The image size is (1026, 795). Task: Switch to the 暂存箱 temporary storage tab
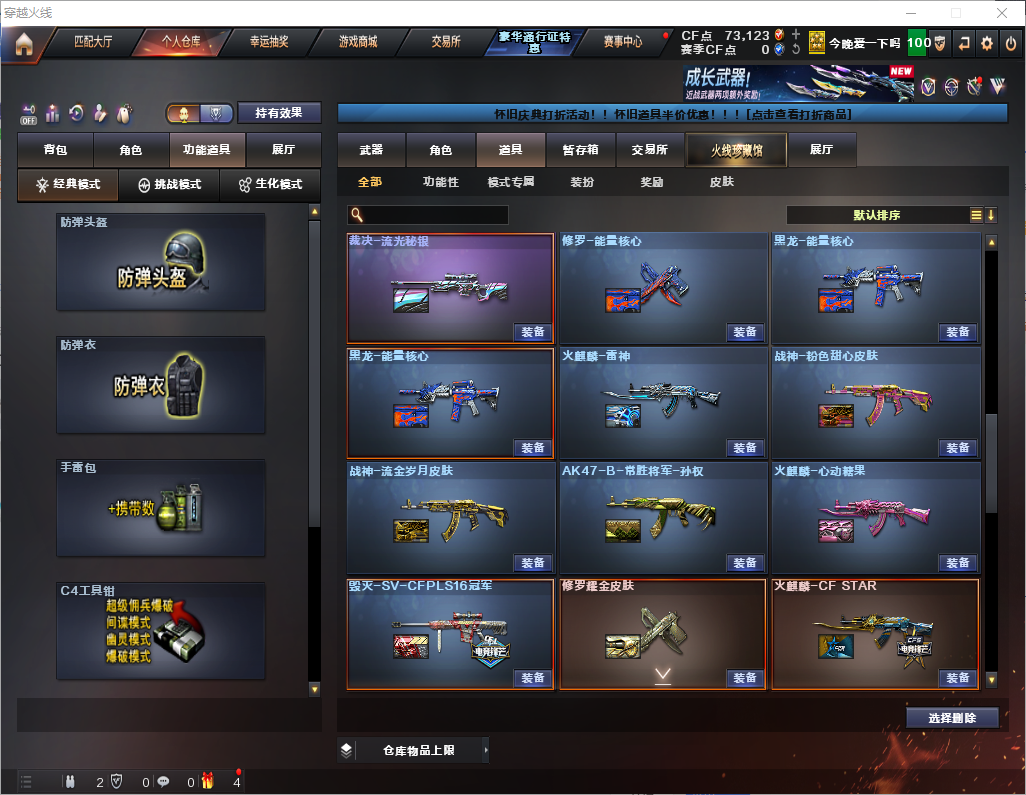[x=580, y=150]
